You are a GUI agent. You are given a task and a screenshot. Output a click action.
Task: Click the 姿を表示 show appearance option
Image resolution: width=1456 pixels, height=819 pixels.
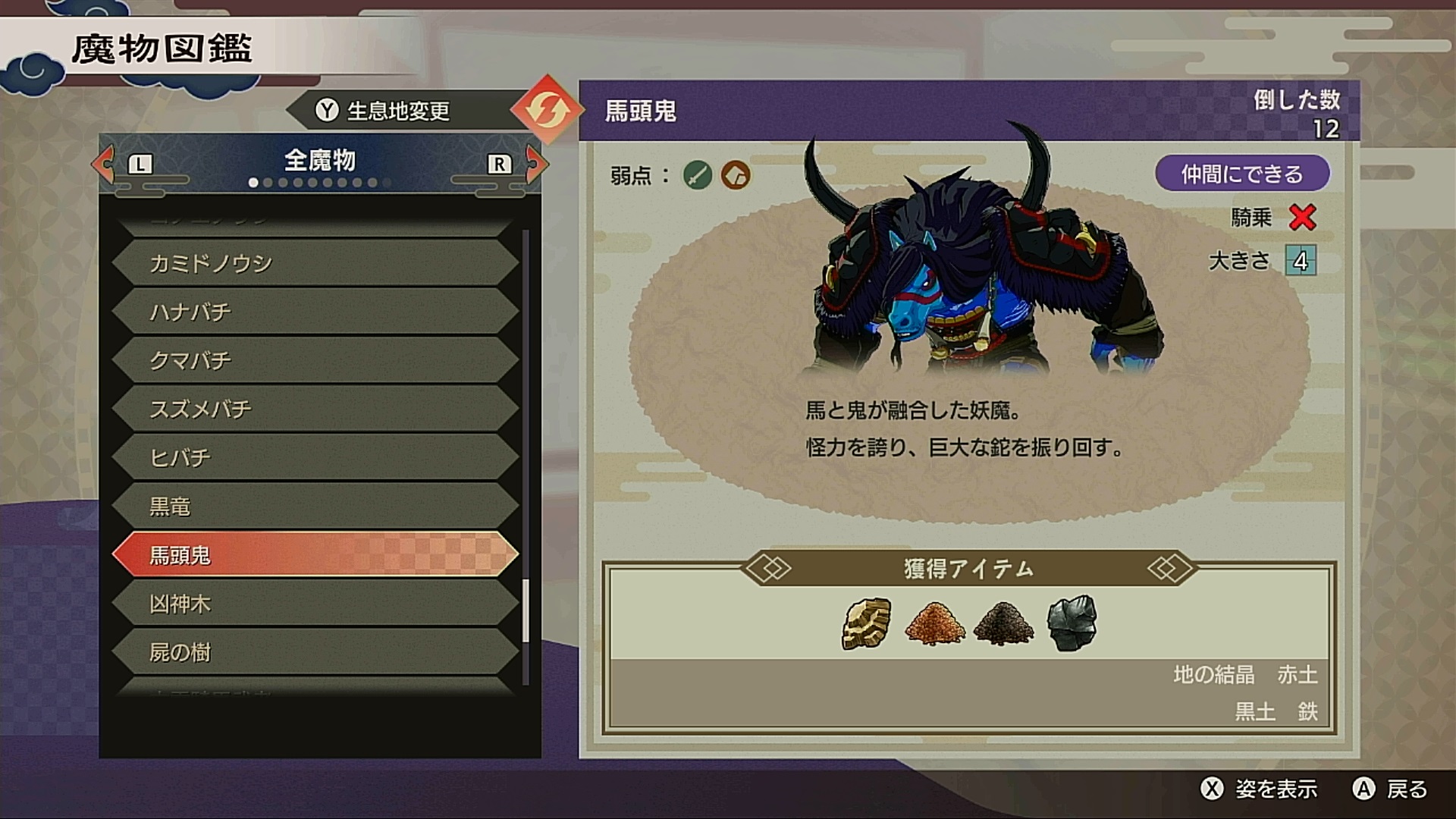pyautogui.click(x=1260, y=789)
